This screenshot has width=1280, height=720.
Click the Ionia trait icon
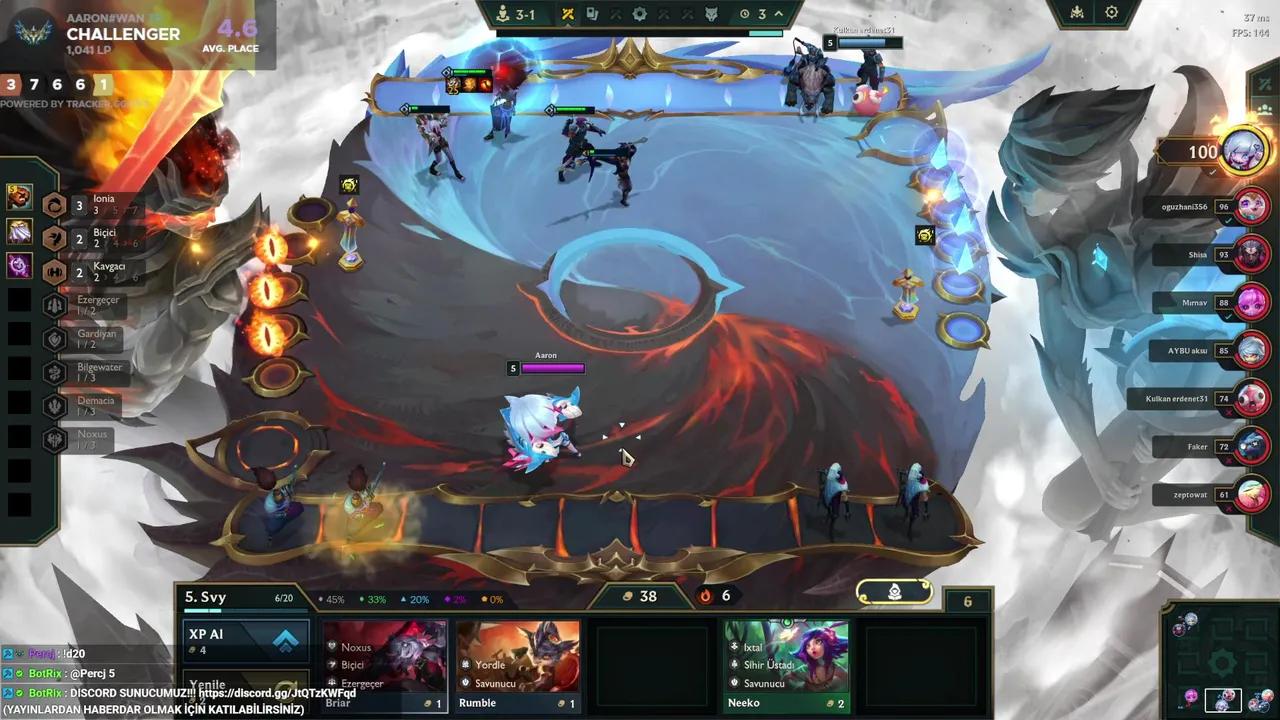(53, 204)
